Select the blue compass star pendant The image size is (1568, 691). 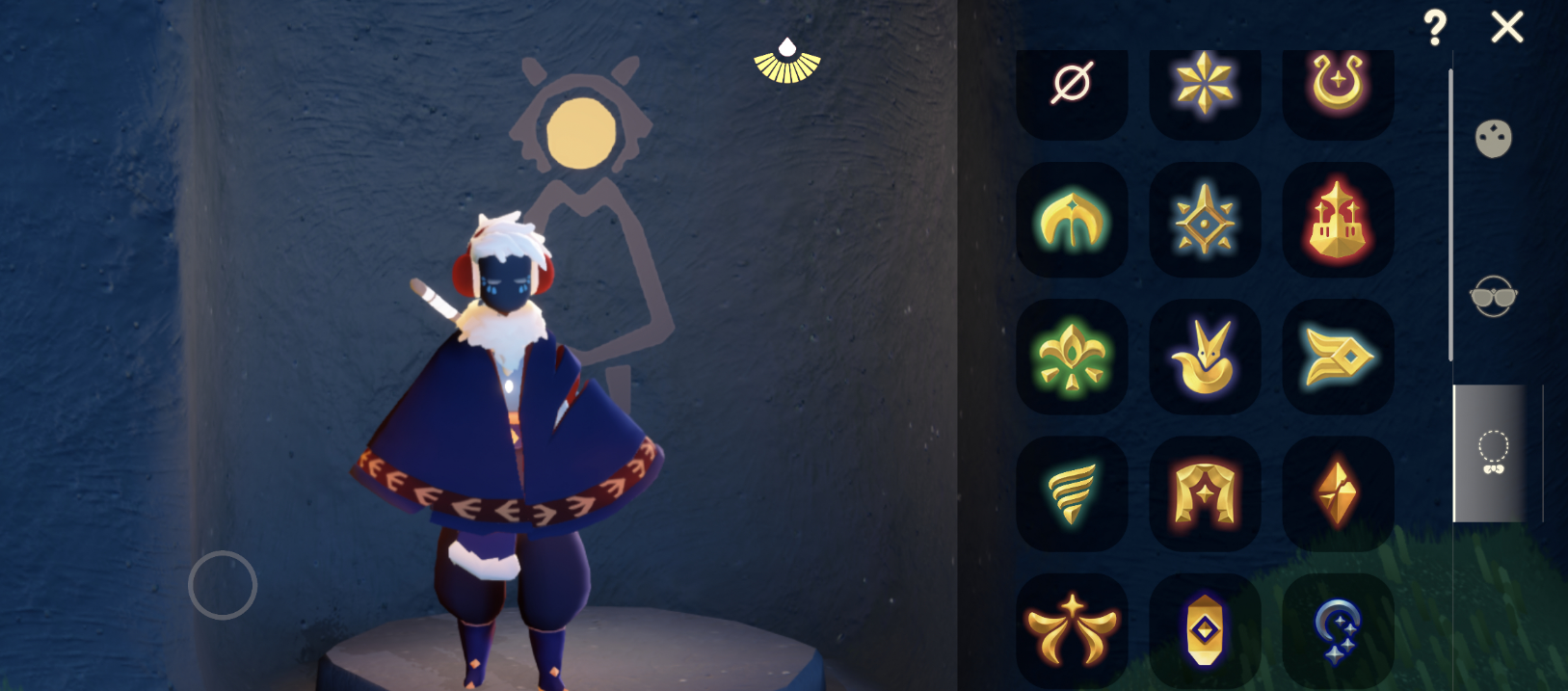[x=1205, y=221]
